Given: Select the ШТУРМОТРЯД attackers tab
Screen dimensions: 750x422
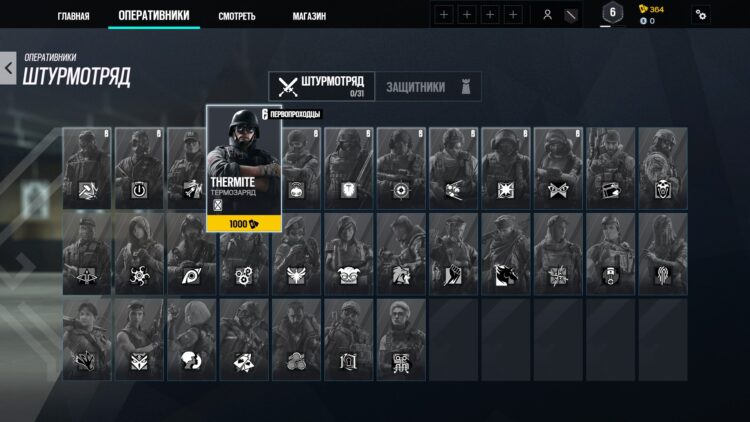Looking at the screenshot, I should (322, 86).
